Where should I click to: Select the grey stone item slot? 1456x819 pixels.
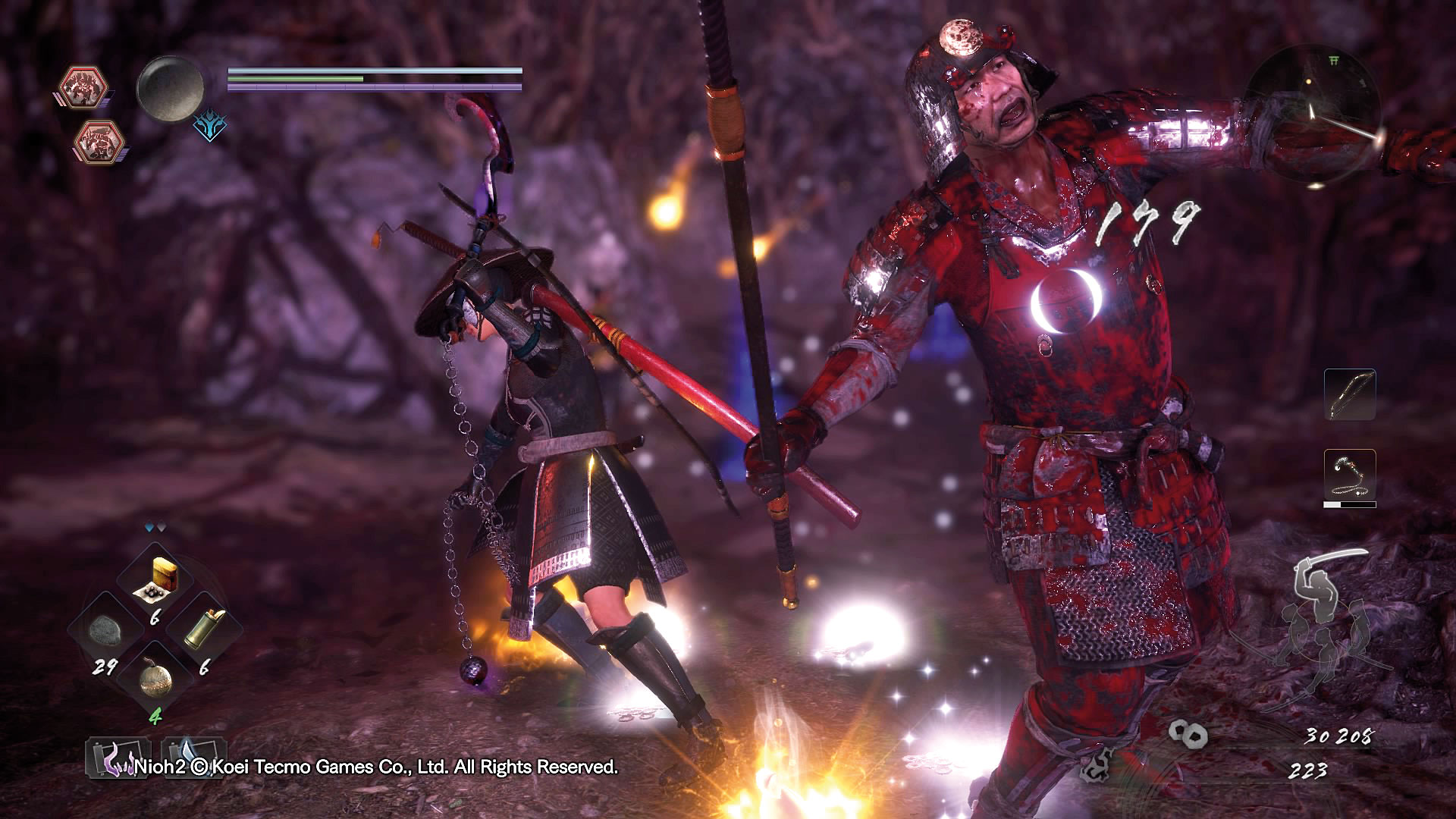pyautogui.click(x=105, y=629)
